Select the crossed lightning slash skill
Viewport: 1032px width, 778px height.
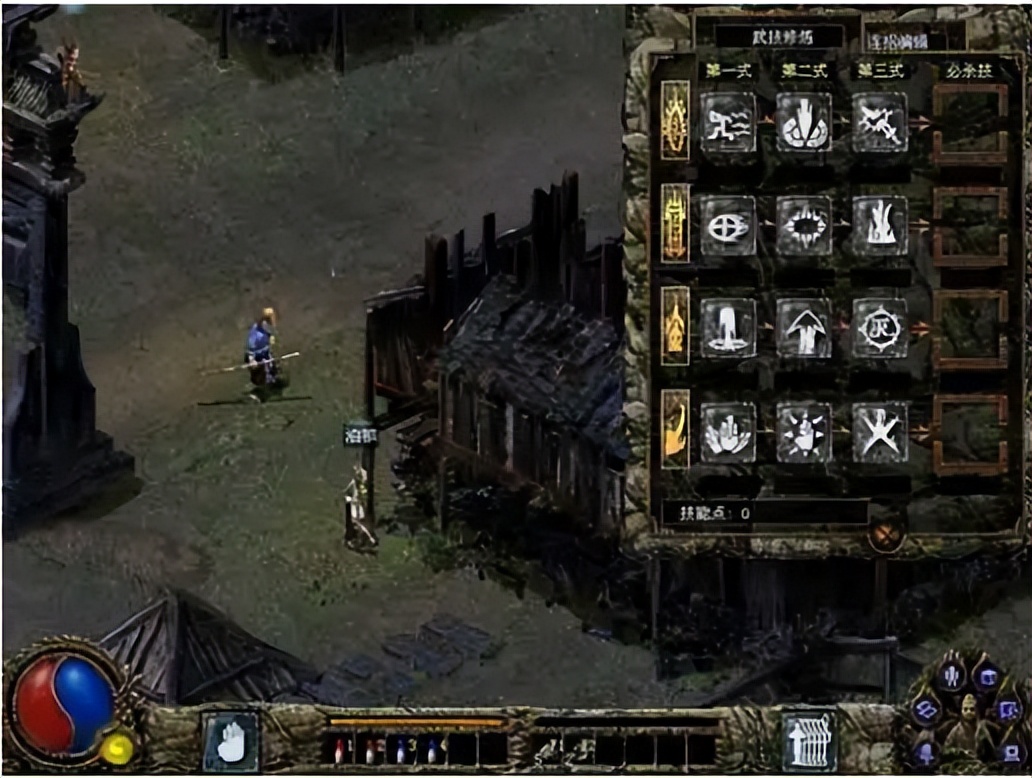880,122
